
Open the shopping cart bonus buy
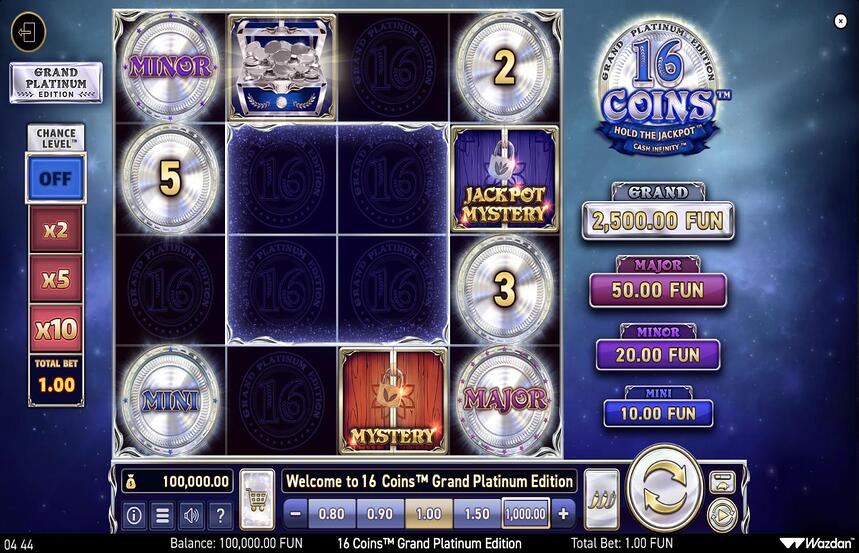(257, 500)
